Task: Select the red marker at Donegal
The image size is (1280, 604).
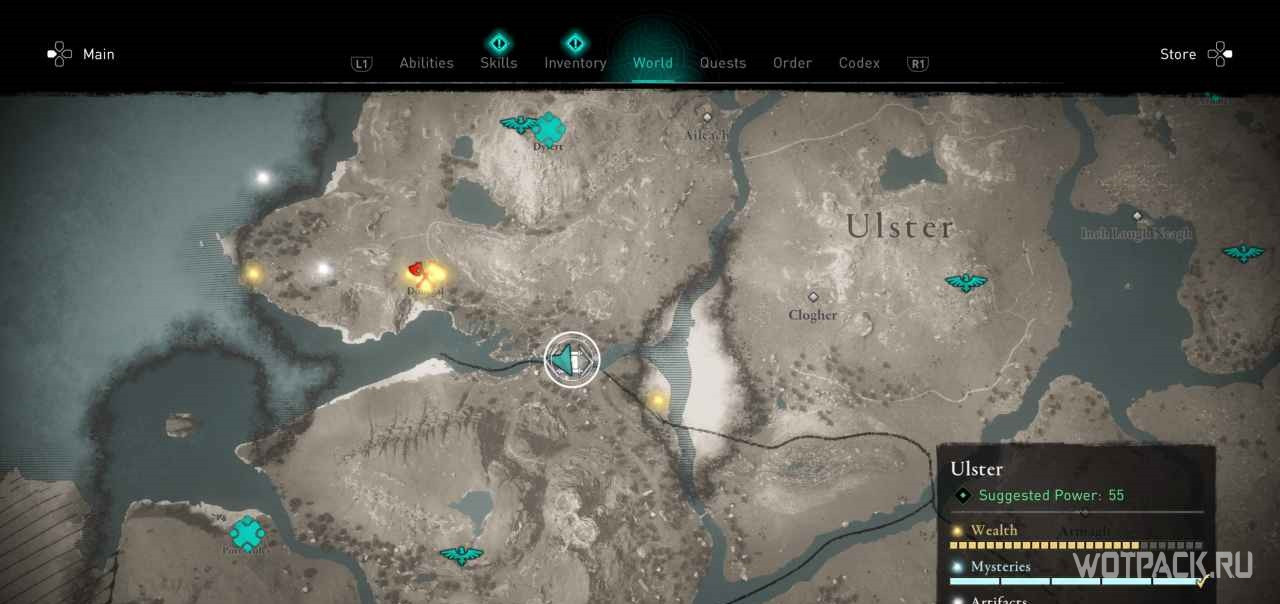Action: coord(417,269)
